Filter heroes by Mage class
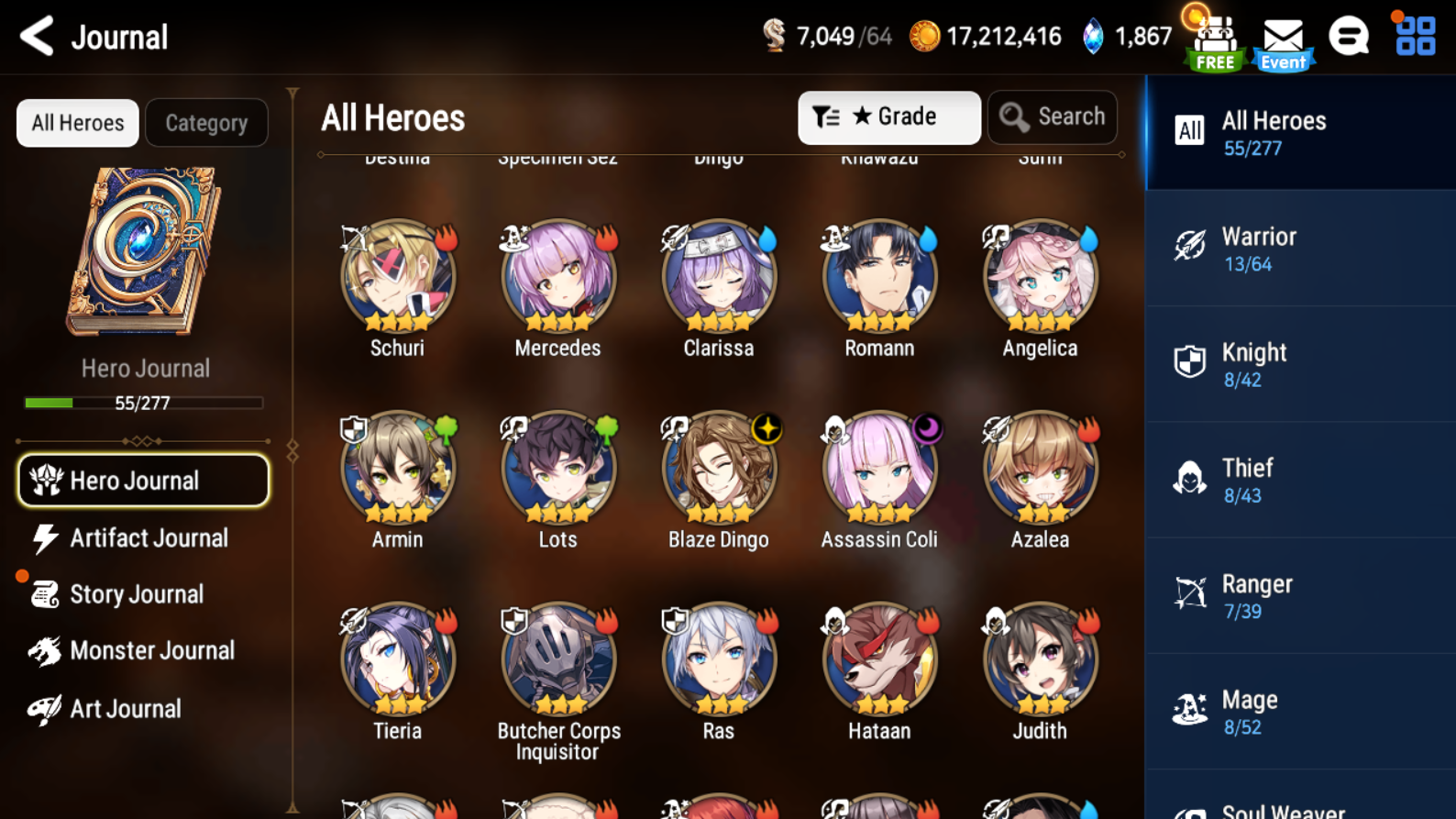 [1299, 711]
